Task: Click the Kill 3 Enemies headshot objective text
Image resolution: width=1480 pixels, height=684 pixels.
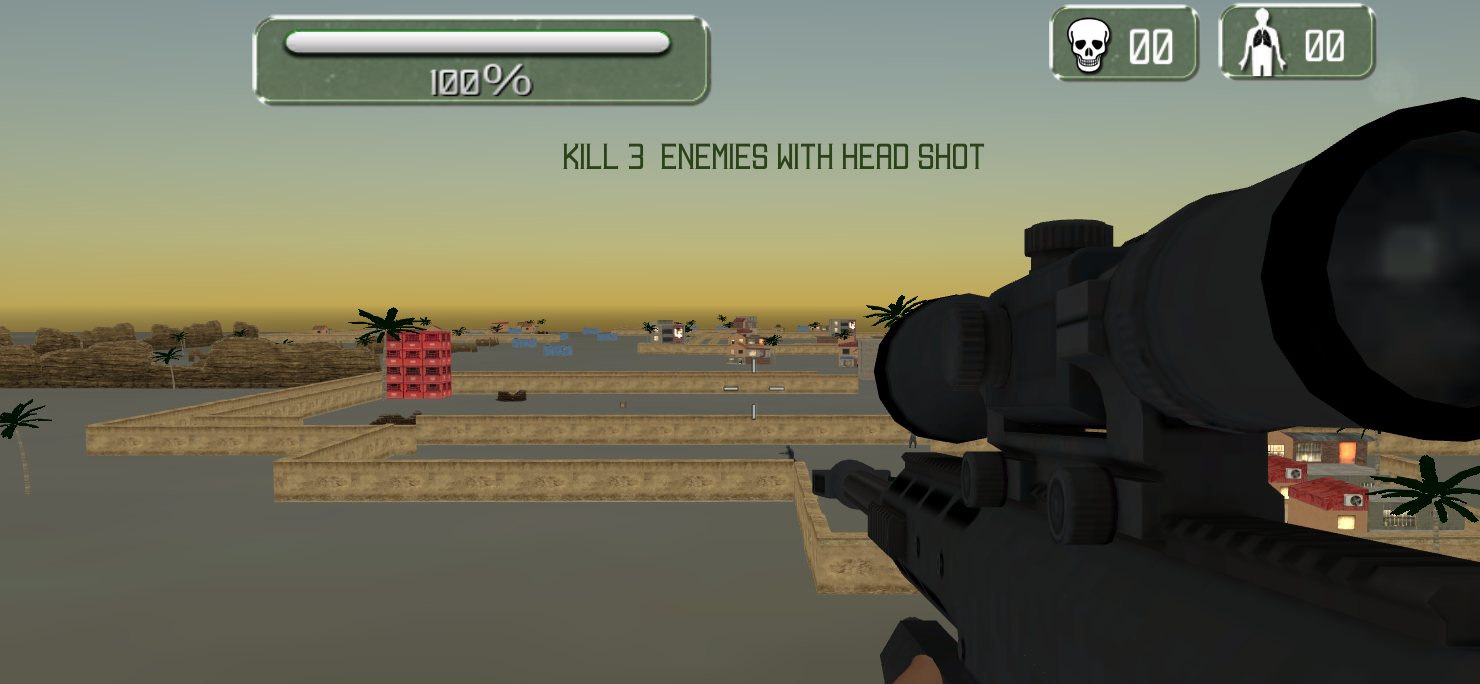Action: [773, 157]
